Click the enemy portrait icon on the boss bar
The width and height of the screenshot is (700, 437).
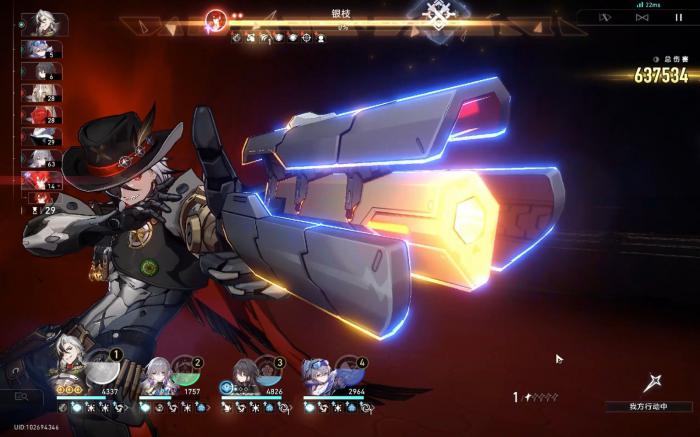[x=215, y=18]
